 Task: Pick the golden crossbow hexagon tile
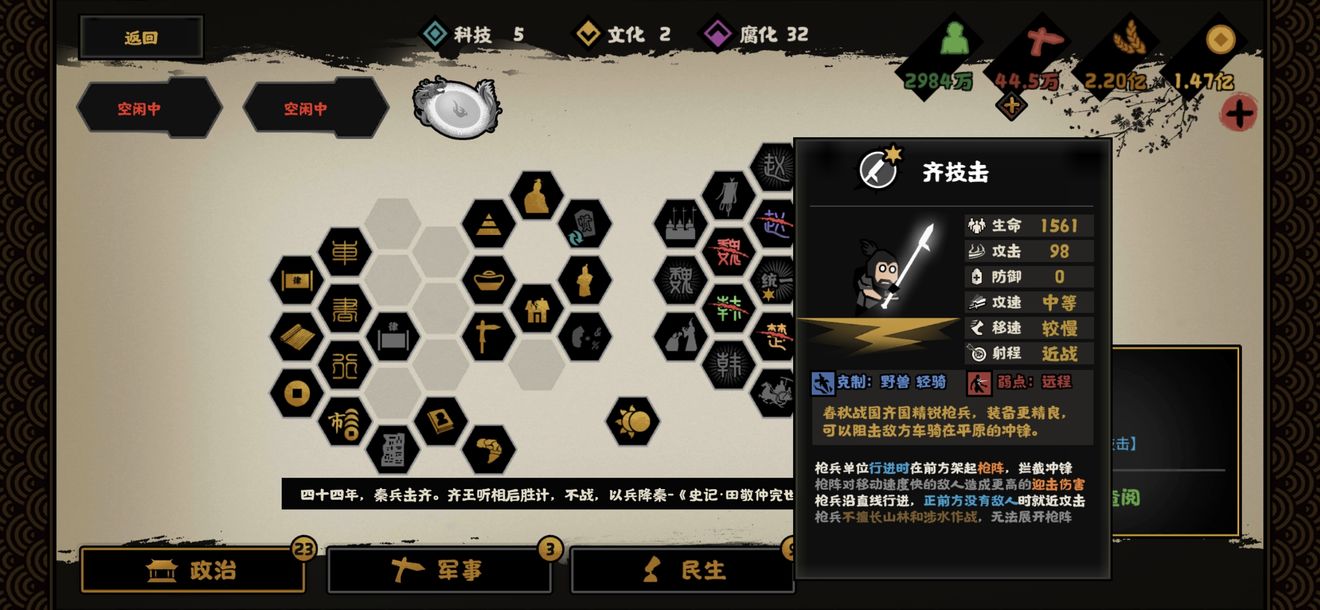(x=489, y=336)
